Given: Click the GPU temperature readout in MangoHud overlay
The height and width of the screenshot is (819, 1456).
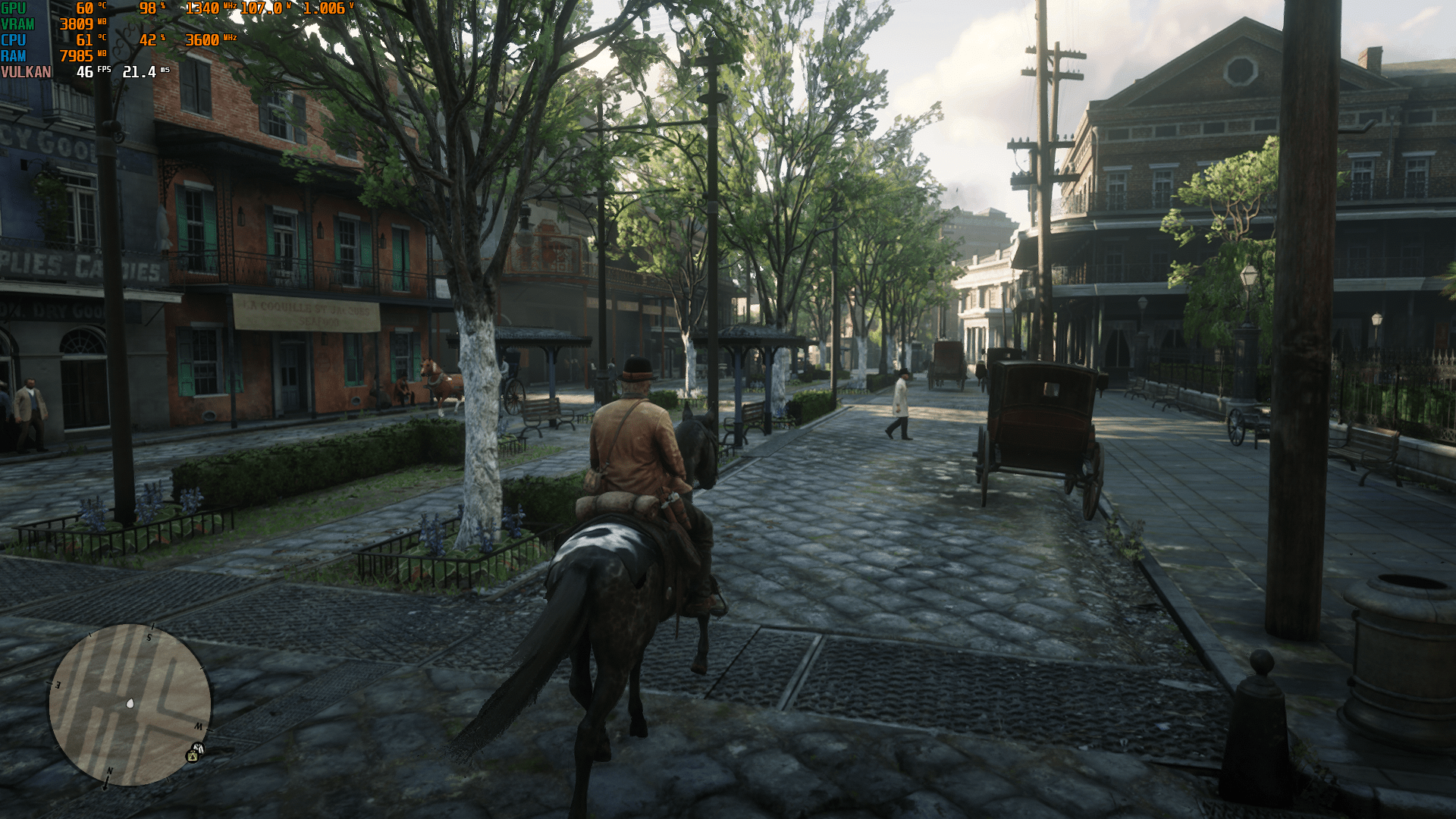Looking at the screenshot, I should click(84, 8).
